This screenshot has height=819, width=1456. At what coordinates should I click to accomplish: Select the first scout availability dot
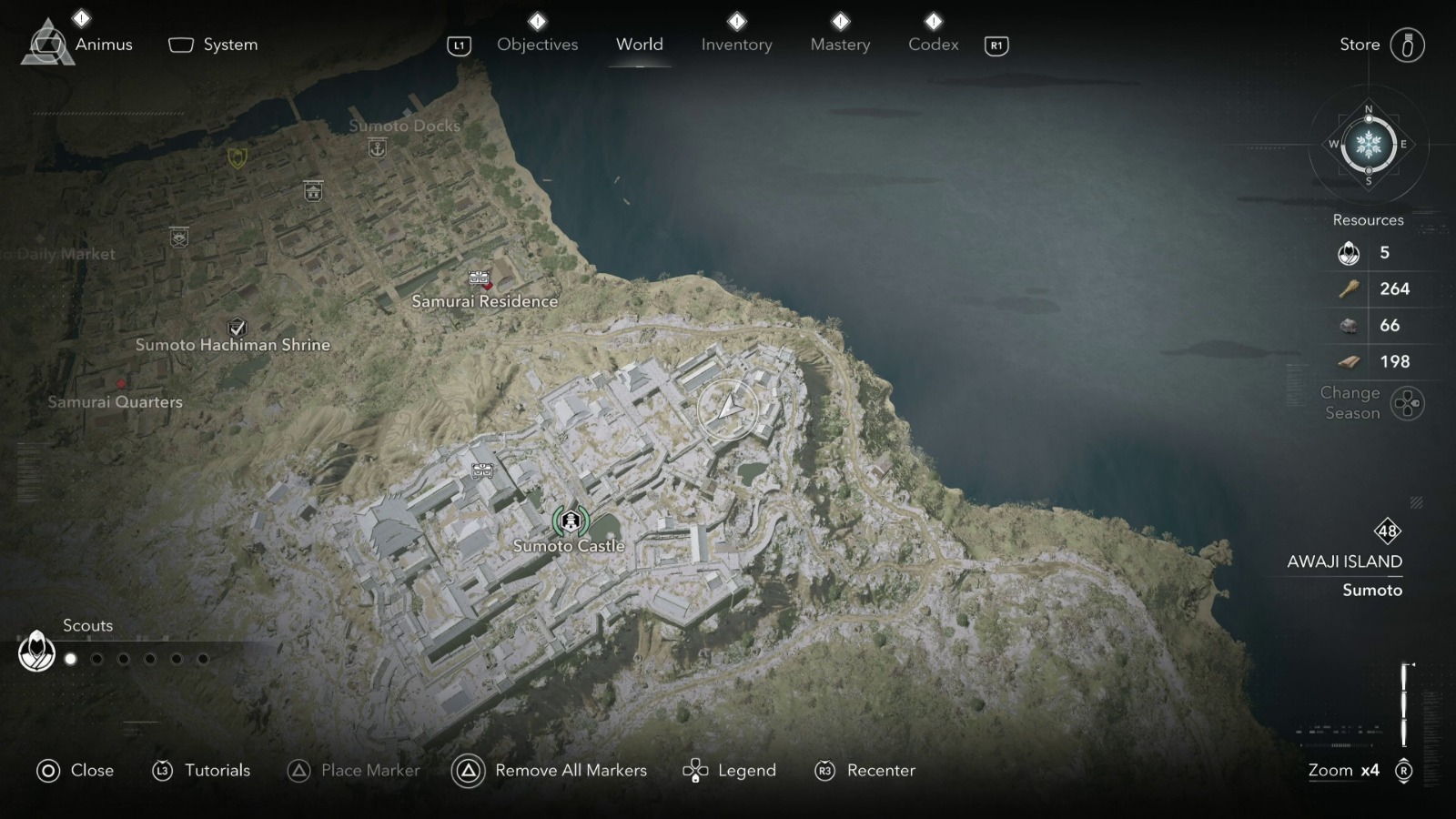71,658
